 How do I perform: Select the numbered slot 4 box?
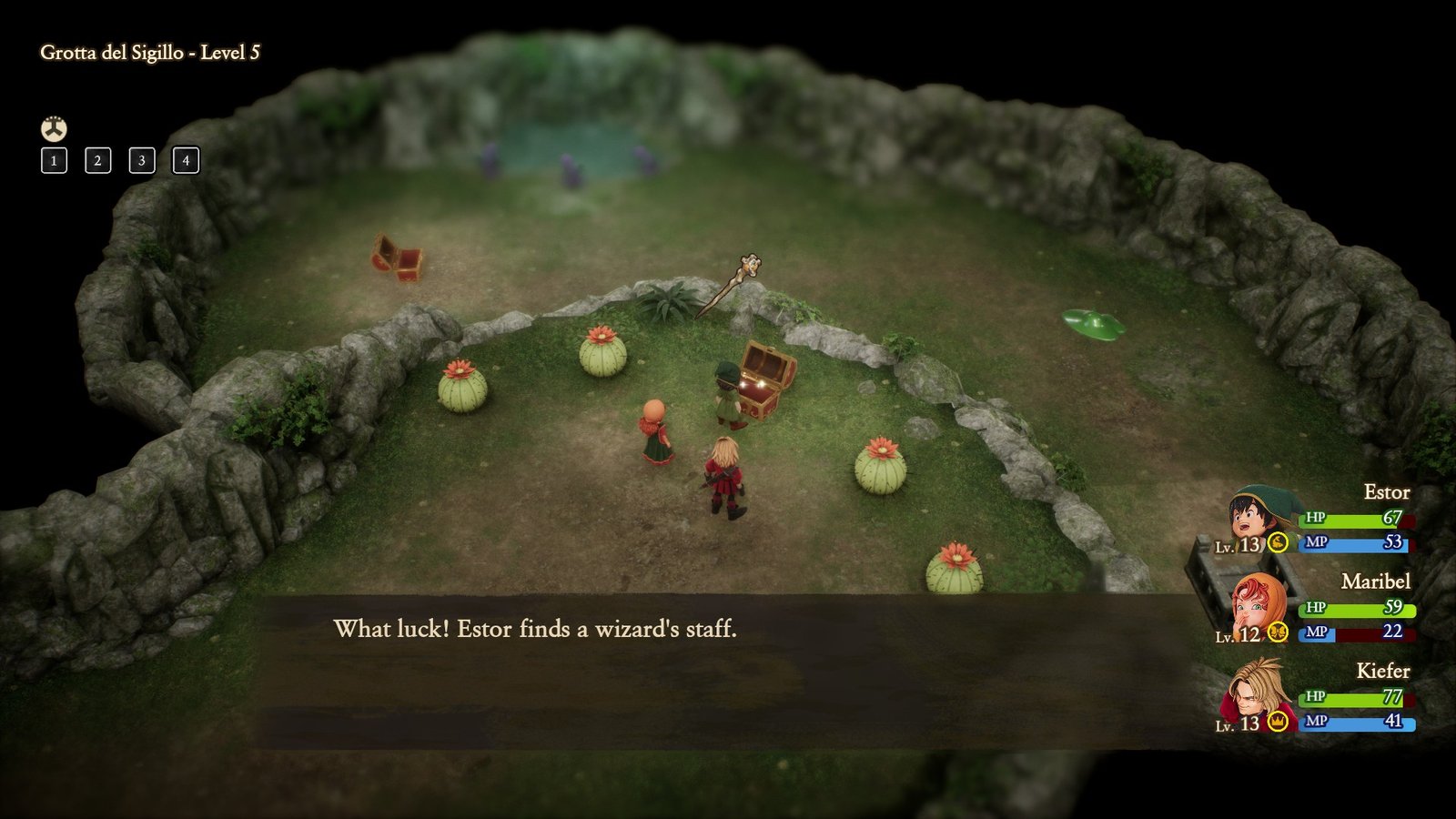click(x=186, y=161)
